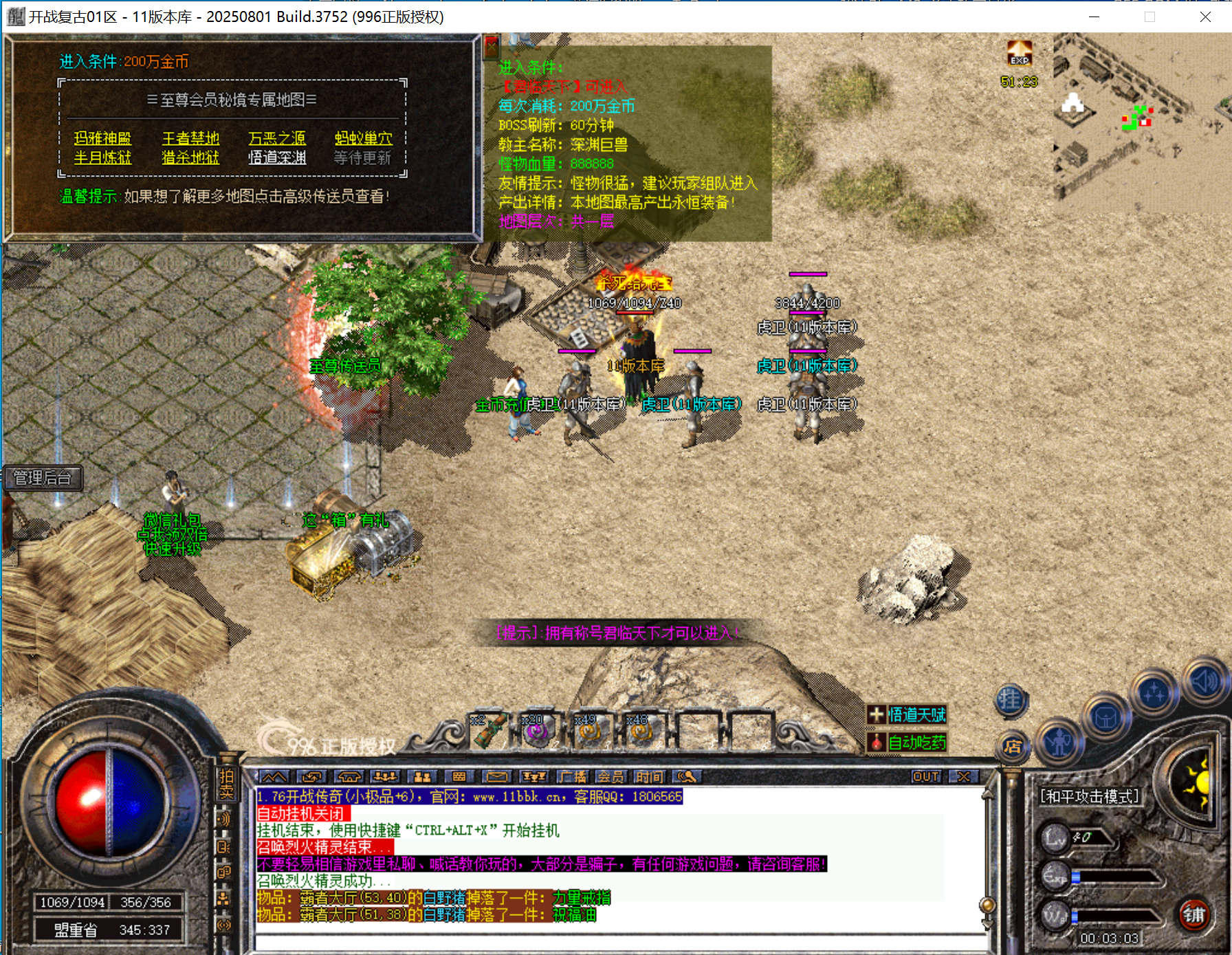Screen dimensions: 1232x955
Task: Toggle the 悟道天赋 button
Action: point(907,715)
